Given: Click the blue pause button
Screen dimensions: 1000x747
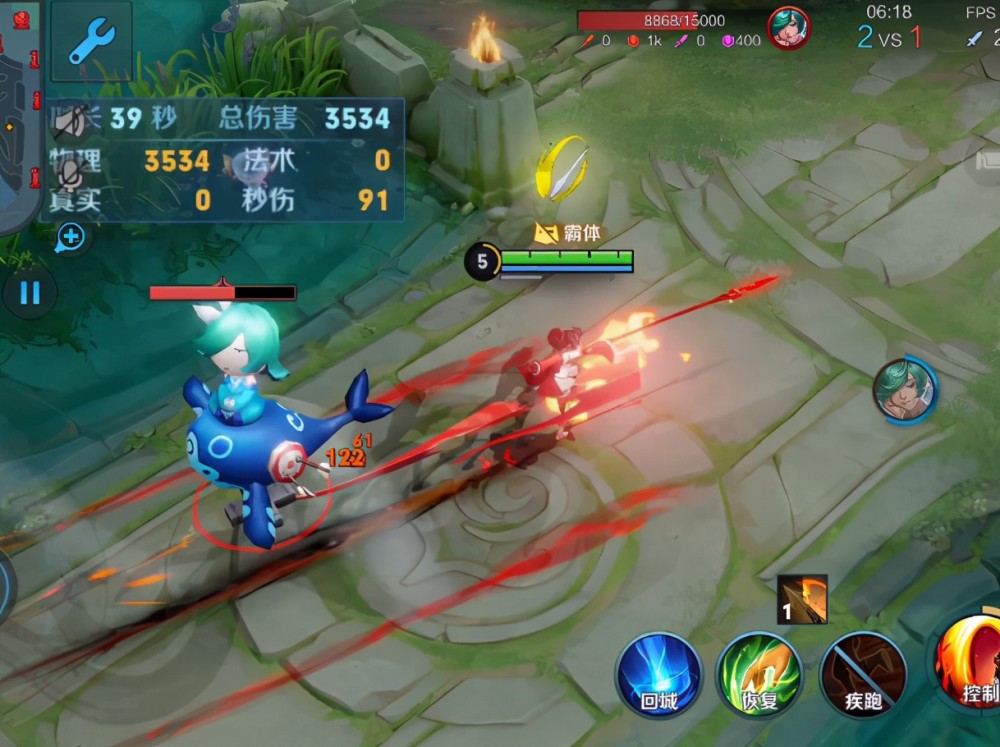Looking at the screenshot, I should click(x=30, y=293).
